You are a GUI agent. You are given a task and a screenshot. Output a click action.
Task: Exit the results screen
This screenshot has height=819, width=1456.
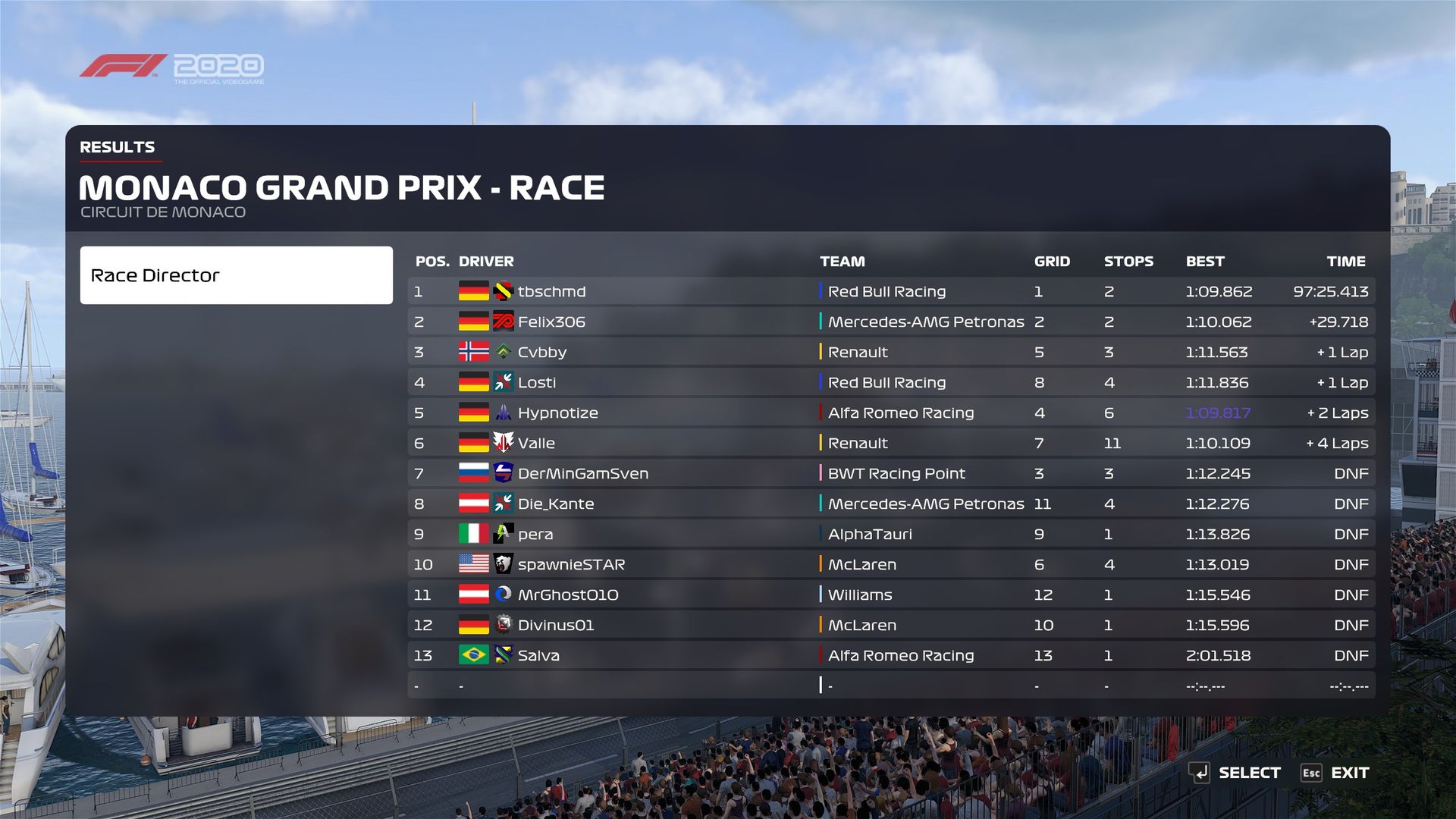1336,773
